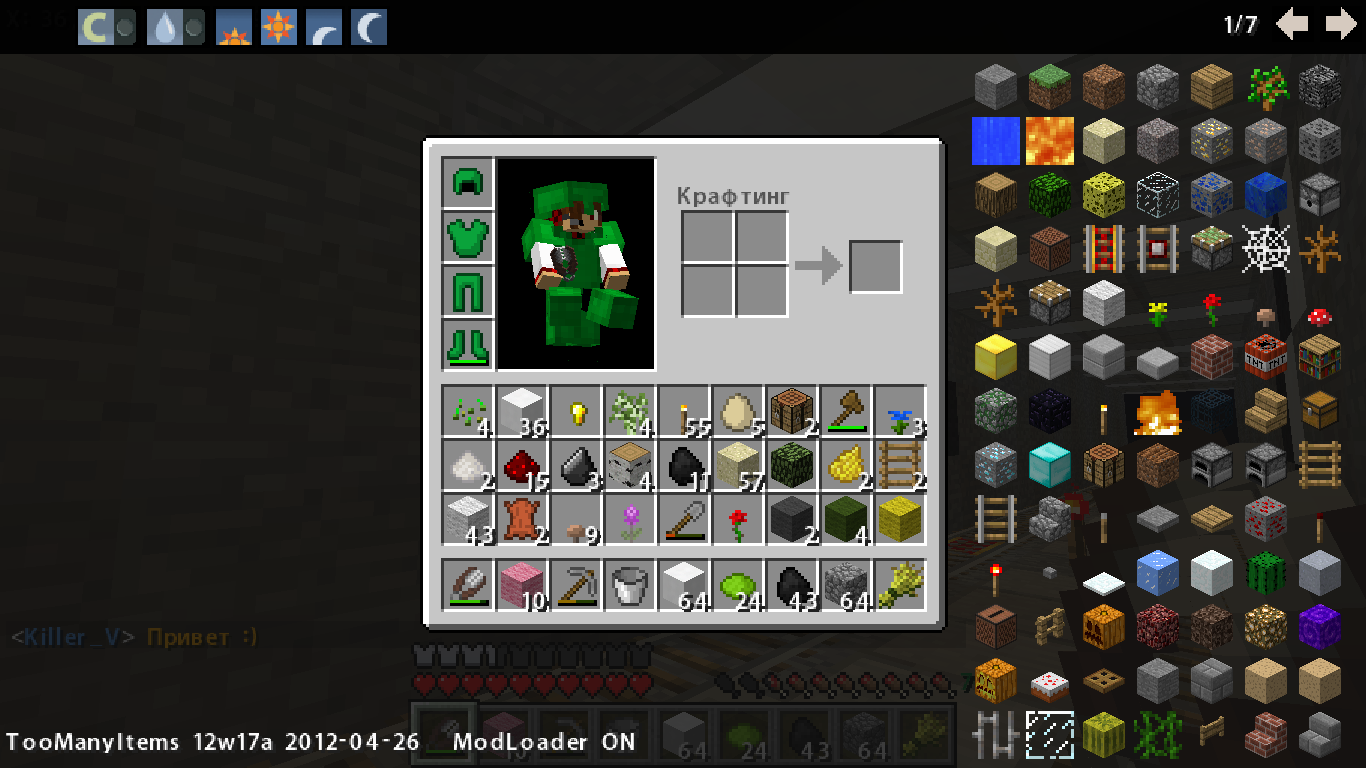Screen dimensions: 1366x768
Task: Select the TNT block from the item grid
Action: tap(1265, 357)
